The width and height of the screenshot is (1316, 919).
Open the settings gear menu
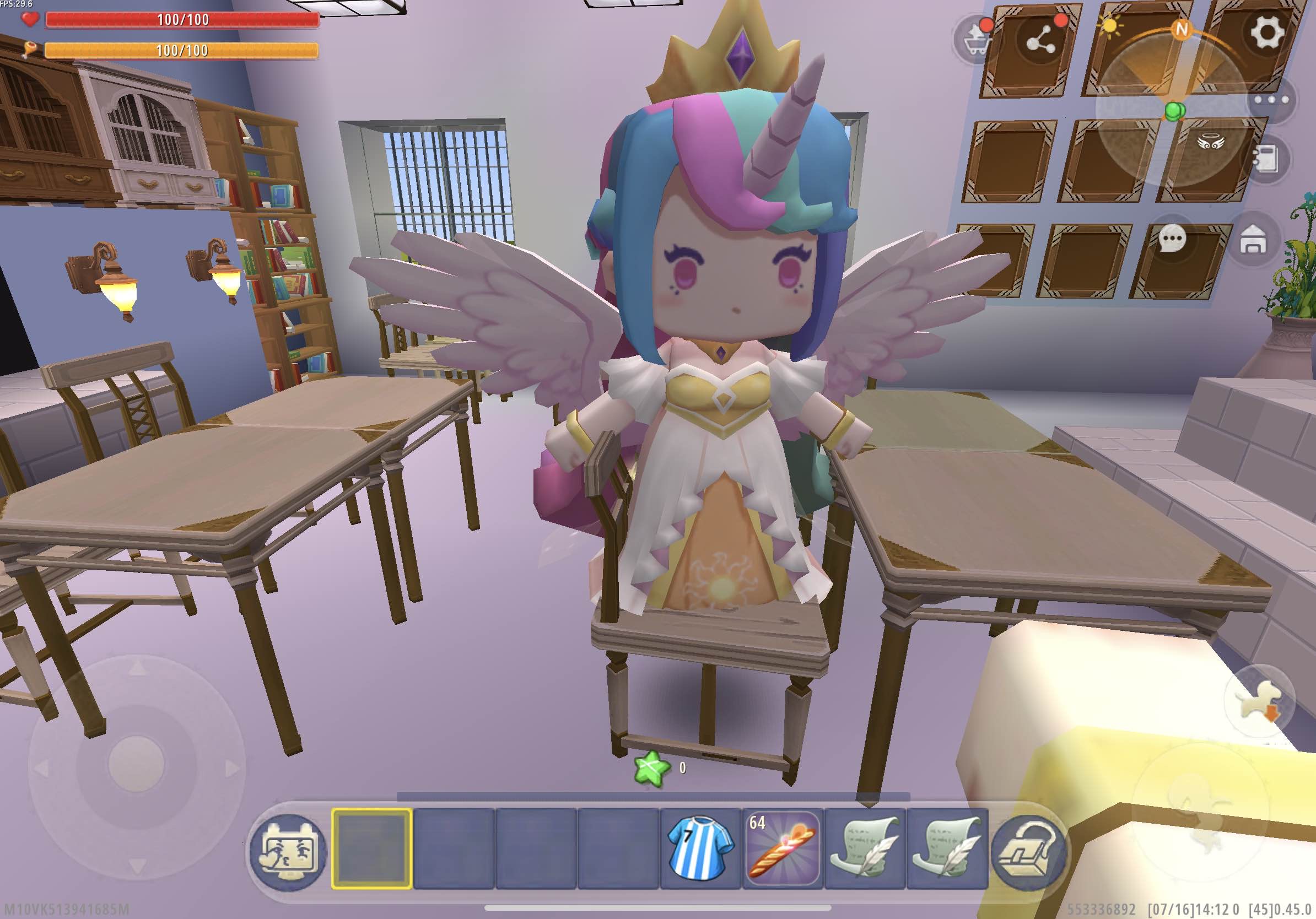point(1265,32)
